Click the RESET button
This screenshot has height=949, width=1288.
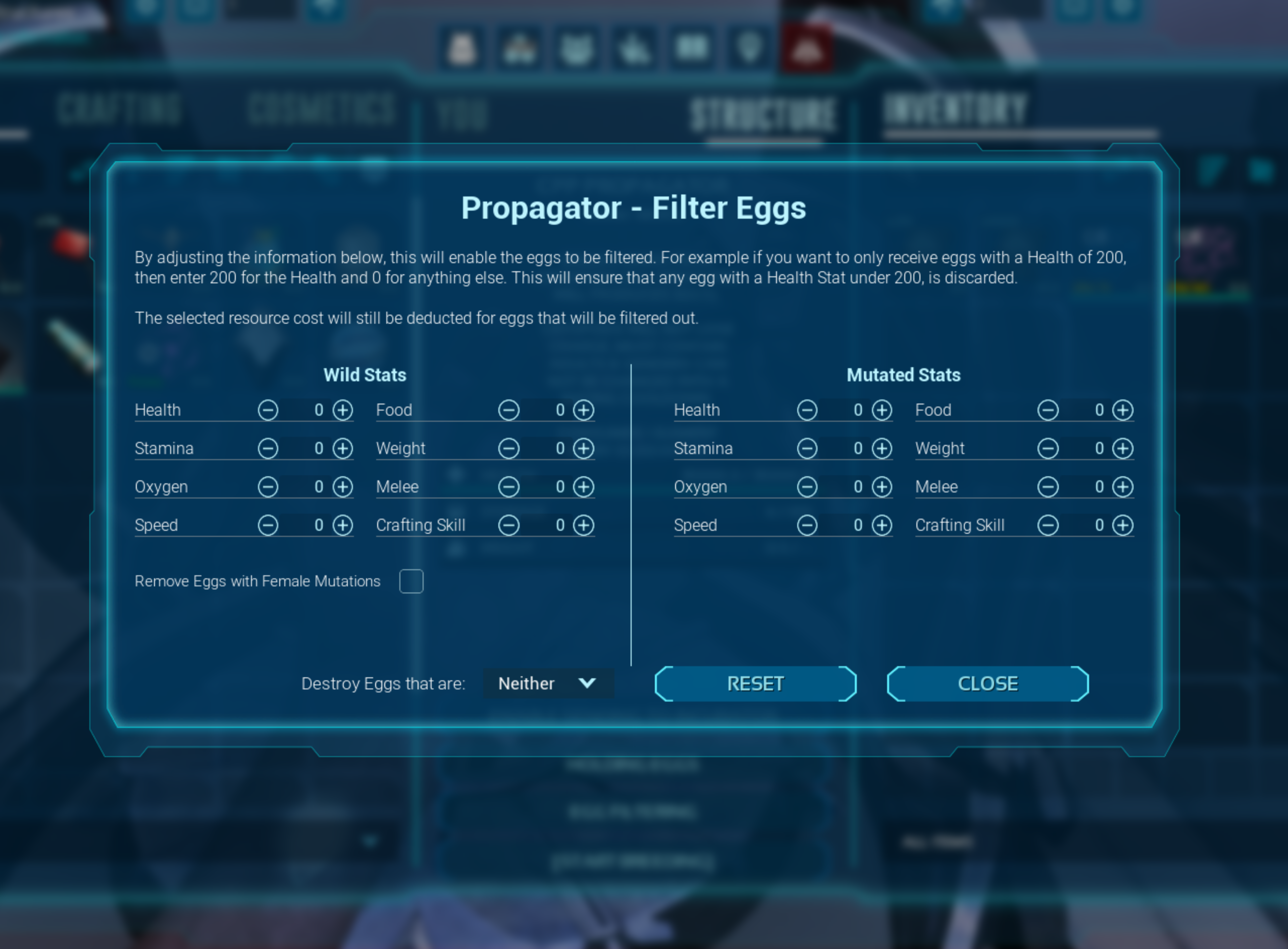click(755, 683)
